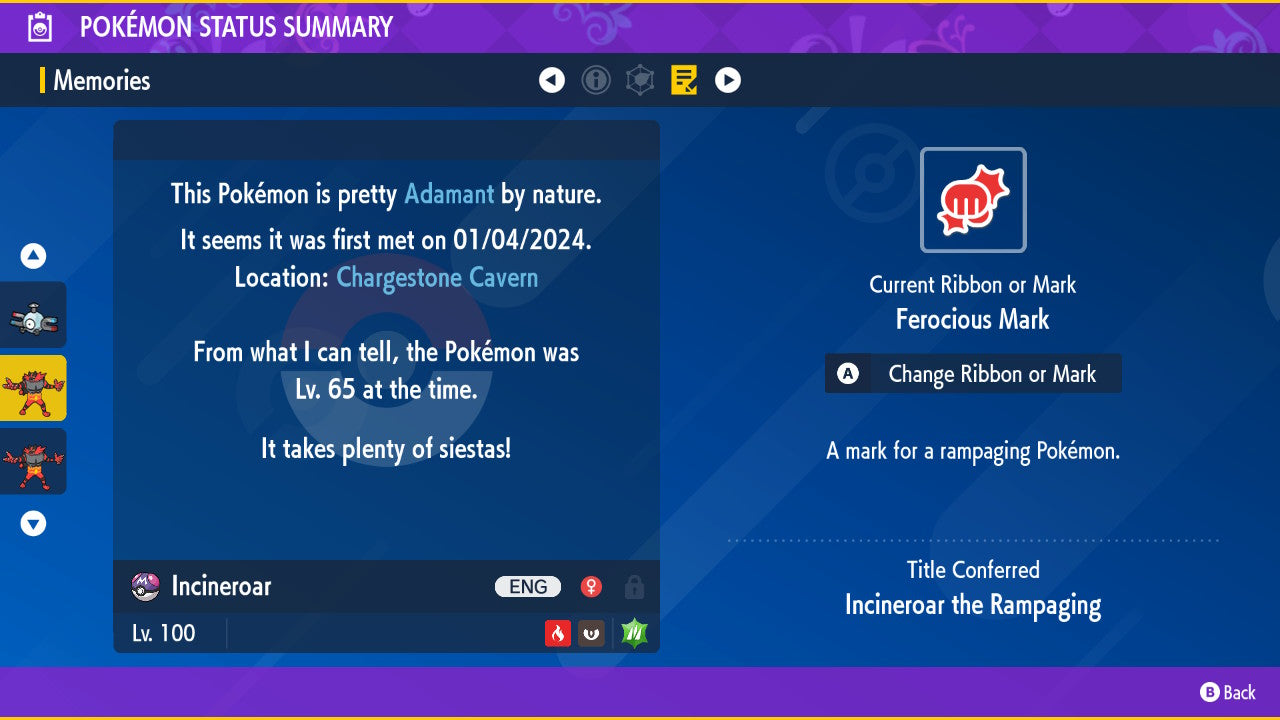Select the Magnezone party thumbnail
Screen dimensions: 1280x720
(x=33, y=316)
